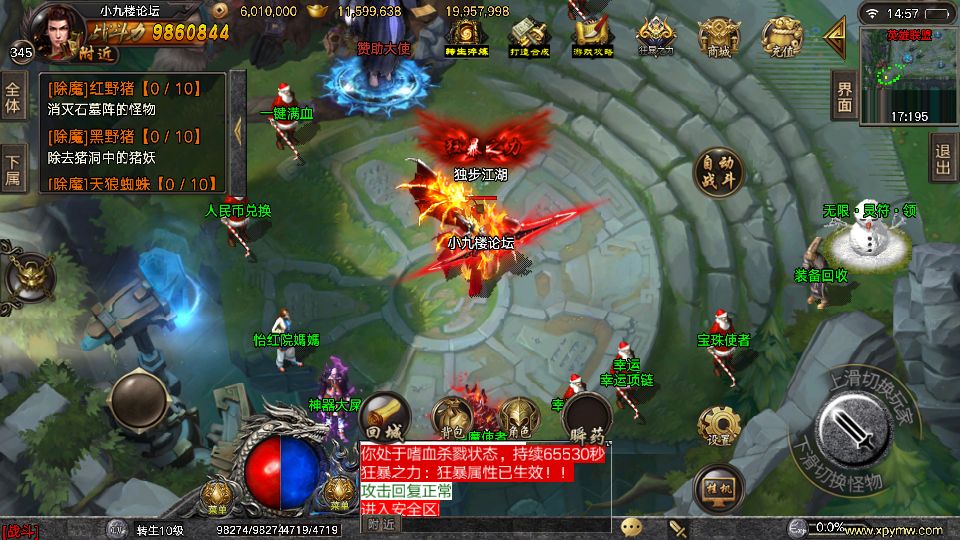Switch to the 下属 tab
This screenshot has width=960, height=540.
[13, 169]
